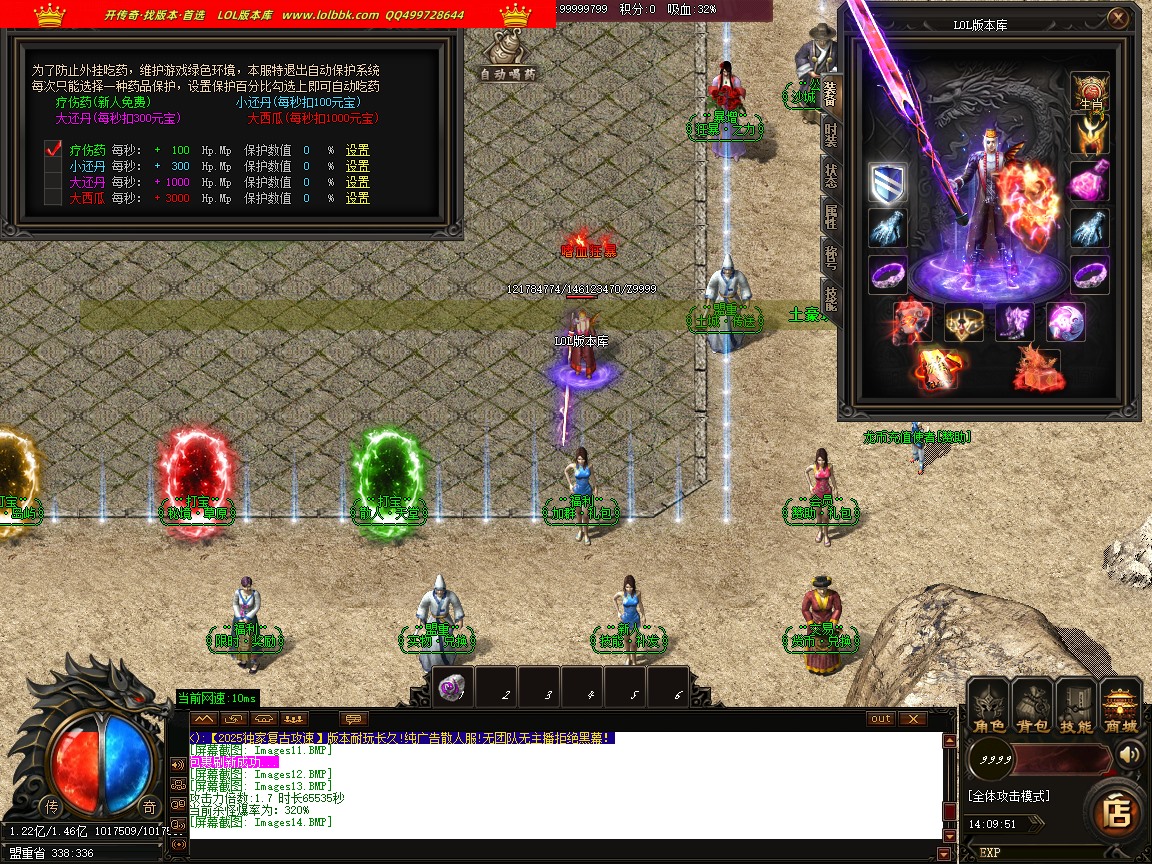This screenshot has width=1152, height=864.
Task: Toggle the 疗伤药 auto-potion checkbox
Action: (x=54, y=150)
